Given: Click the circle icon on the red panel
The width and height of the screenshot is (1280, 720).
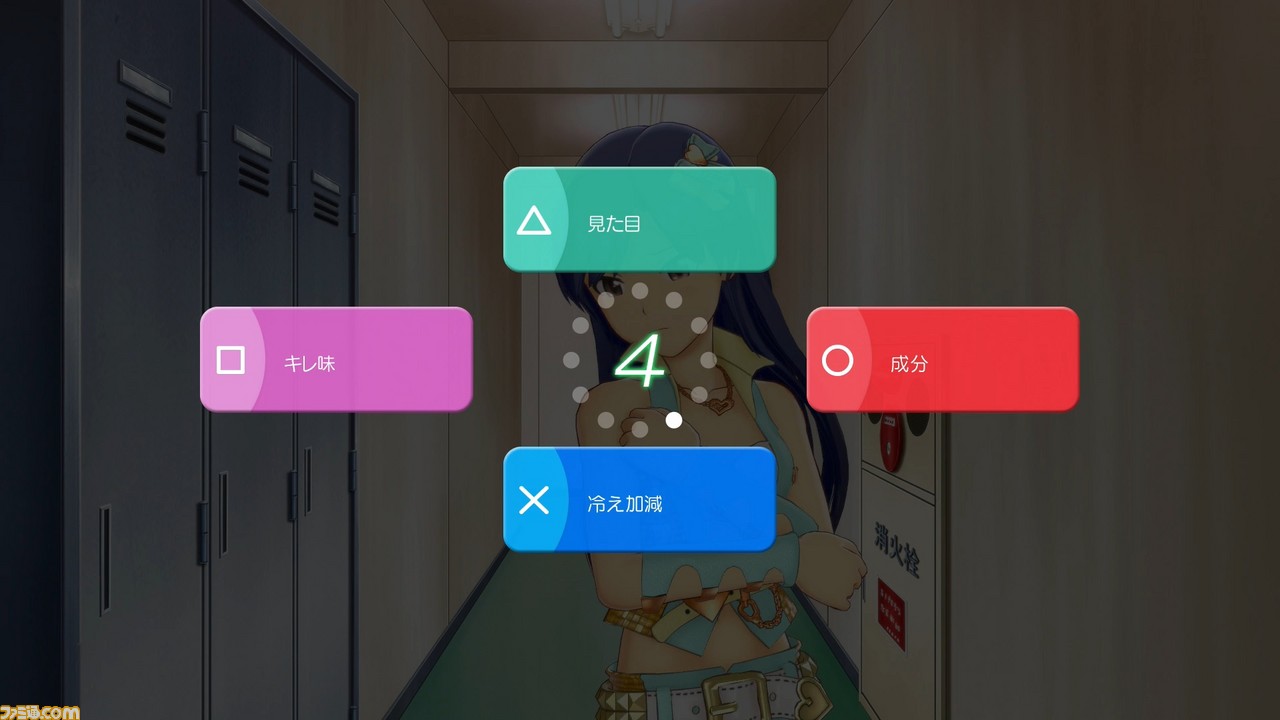Looking at the screenshot, I should 837,361.
